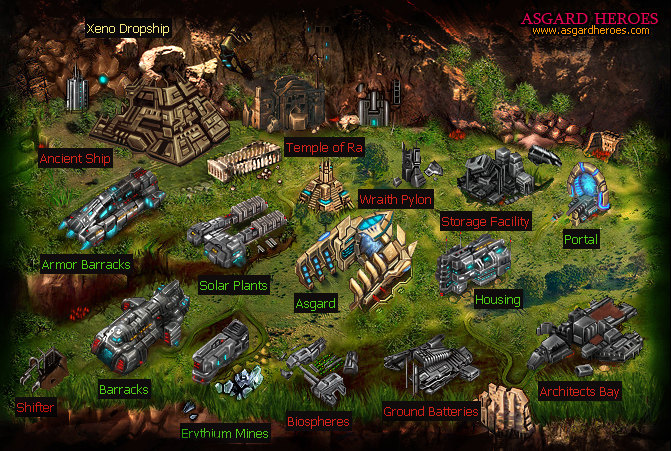Select the Biospheres label

318,422
